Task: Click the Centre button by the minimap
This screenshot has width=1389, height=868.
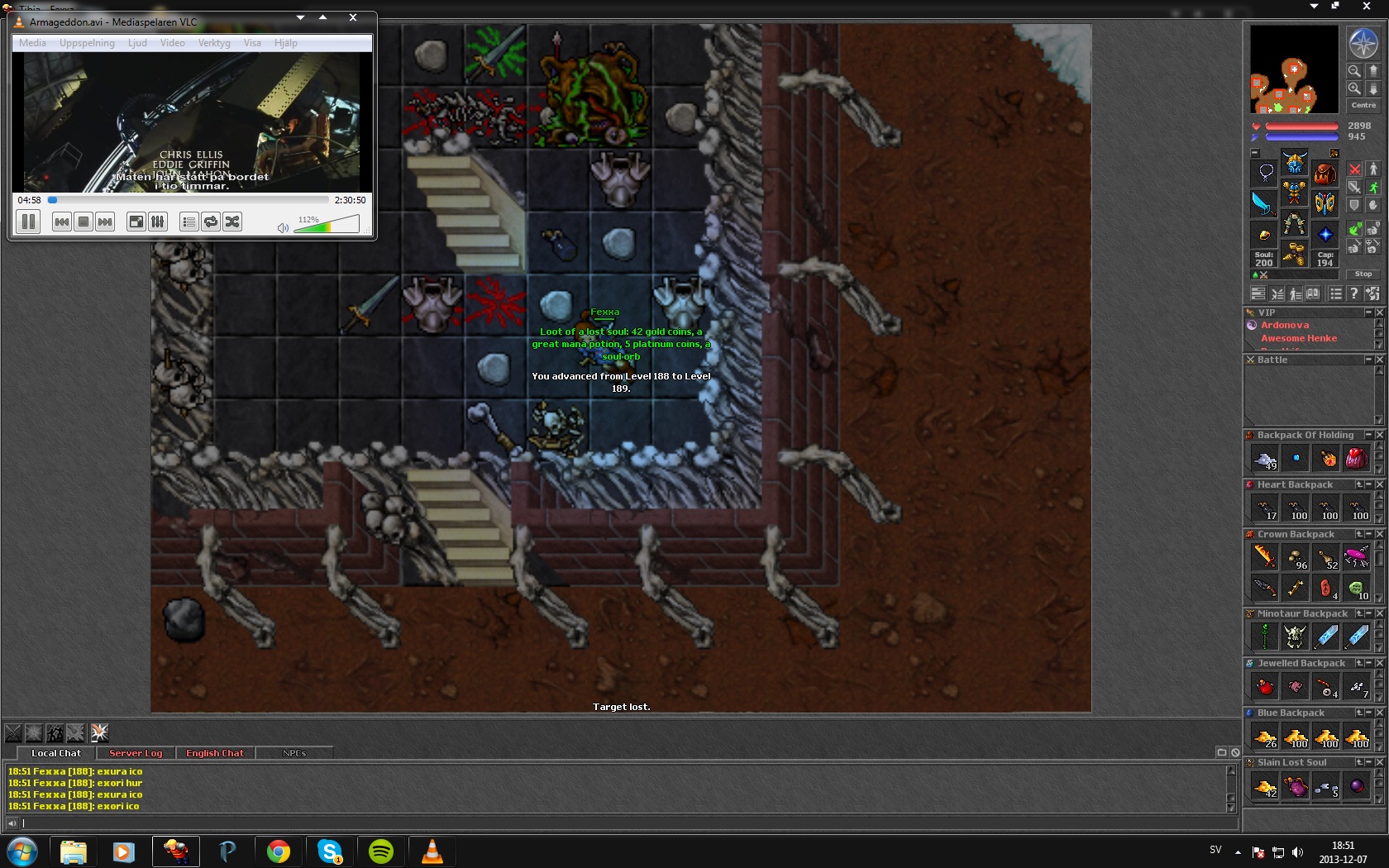Action: click(1363, 105)
